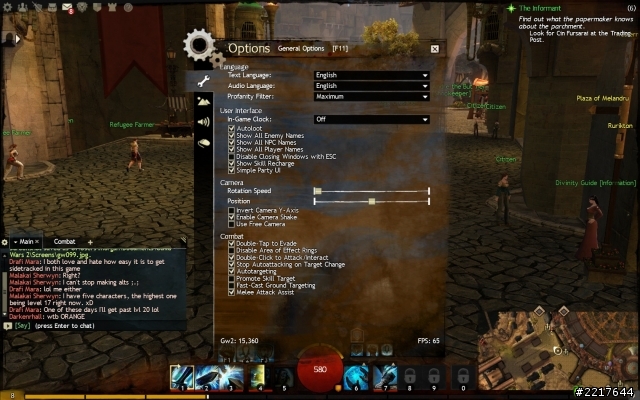Toggle the Autoloot checkbox
The image size is (640, 400).
coord(233,129)
